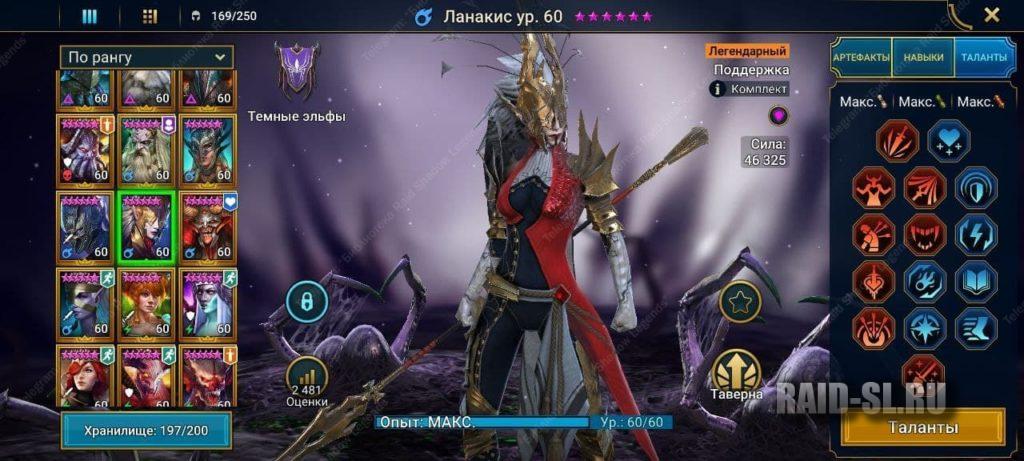Close the champion screen with the X

[x=991, y=15]
